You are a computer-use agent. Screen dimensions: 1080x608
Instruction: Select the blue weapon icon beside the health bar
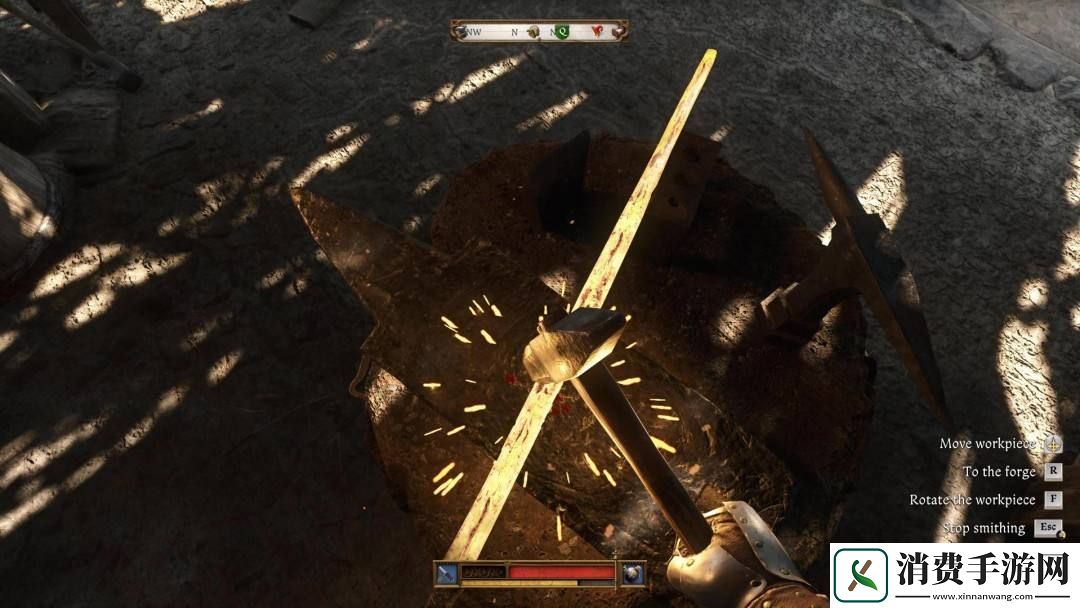coord(446,574)
